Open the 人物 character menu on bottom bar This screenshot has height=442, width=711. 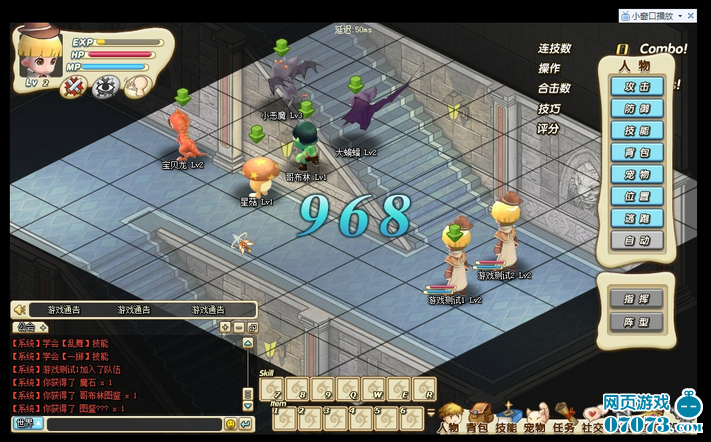coord(448,420)
